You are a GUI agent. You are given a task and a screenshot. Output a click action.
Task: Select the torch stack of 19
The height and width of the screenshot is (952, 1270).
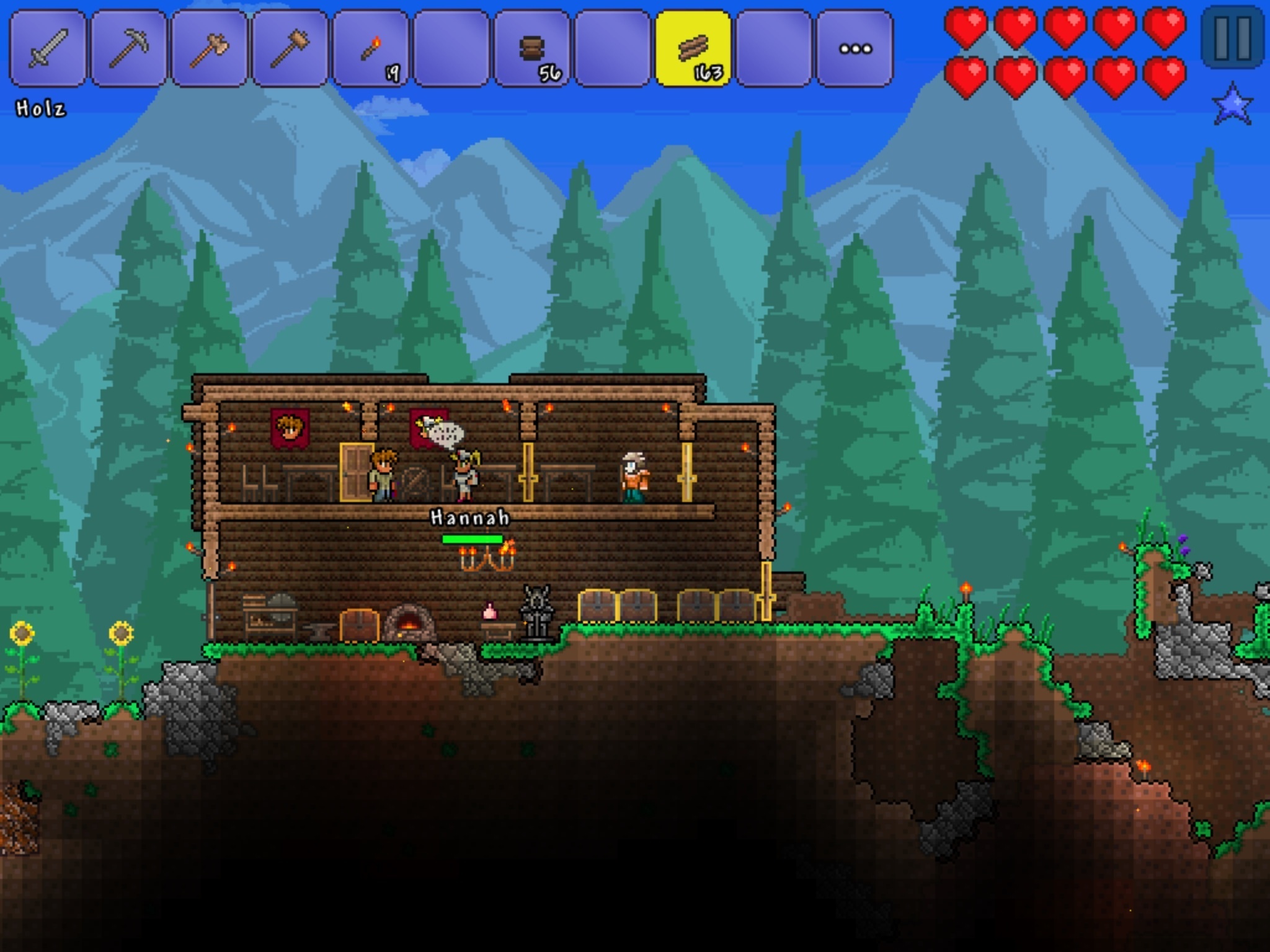tap(370, 46)
